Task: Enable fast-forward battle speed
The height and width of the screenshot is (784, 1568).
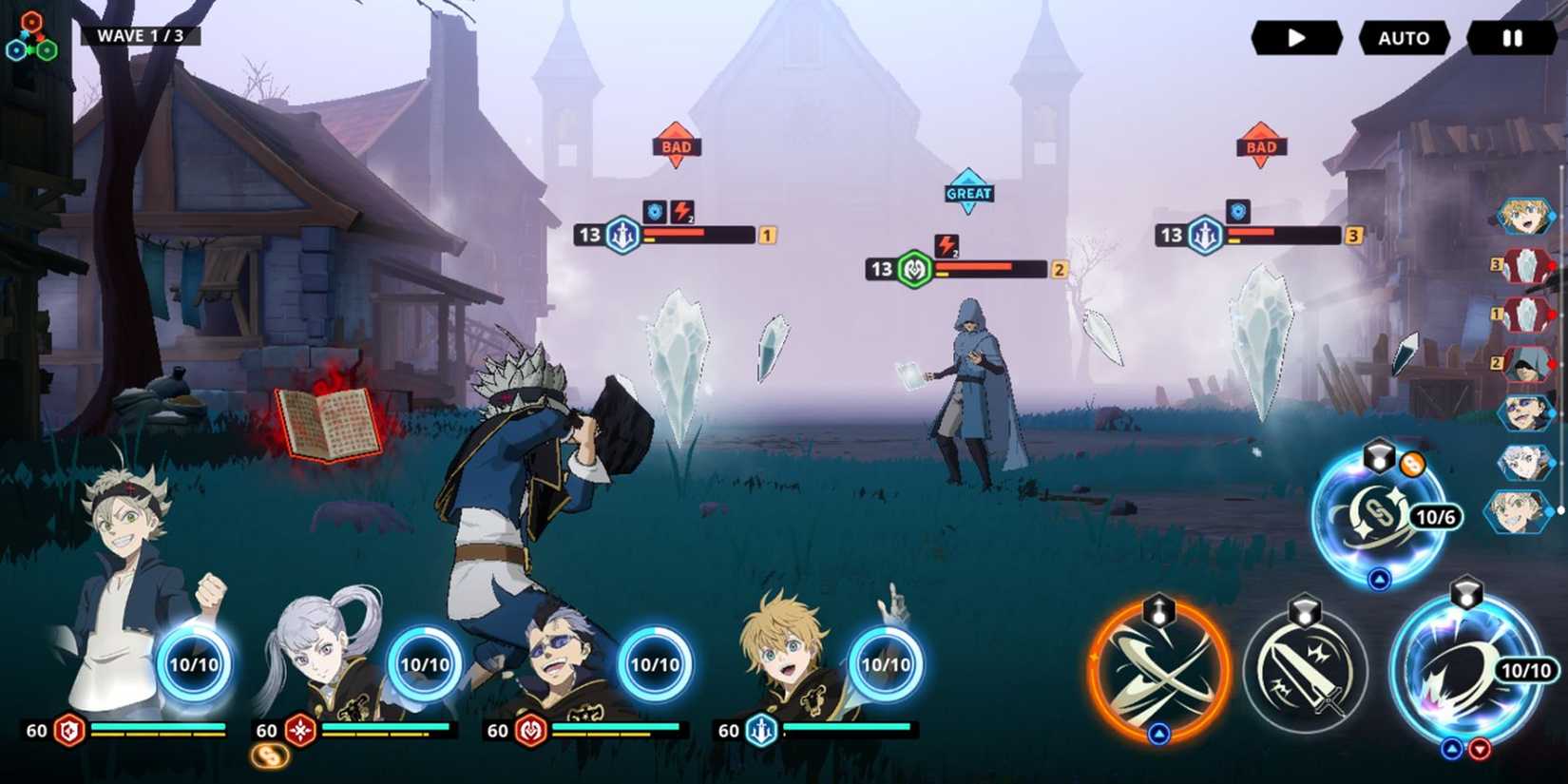Action: coord(1298,38)
